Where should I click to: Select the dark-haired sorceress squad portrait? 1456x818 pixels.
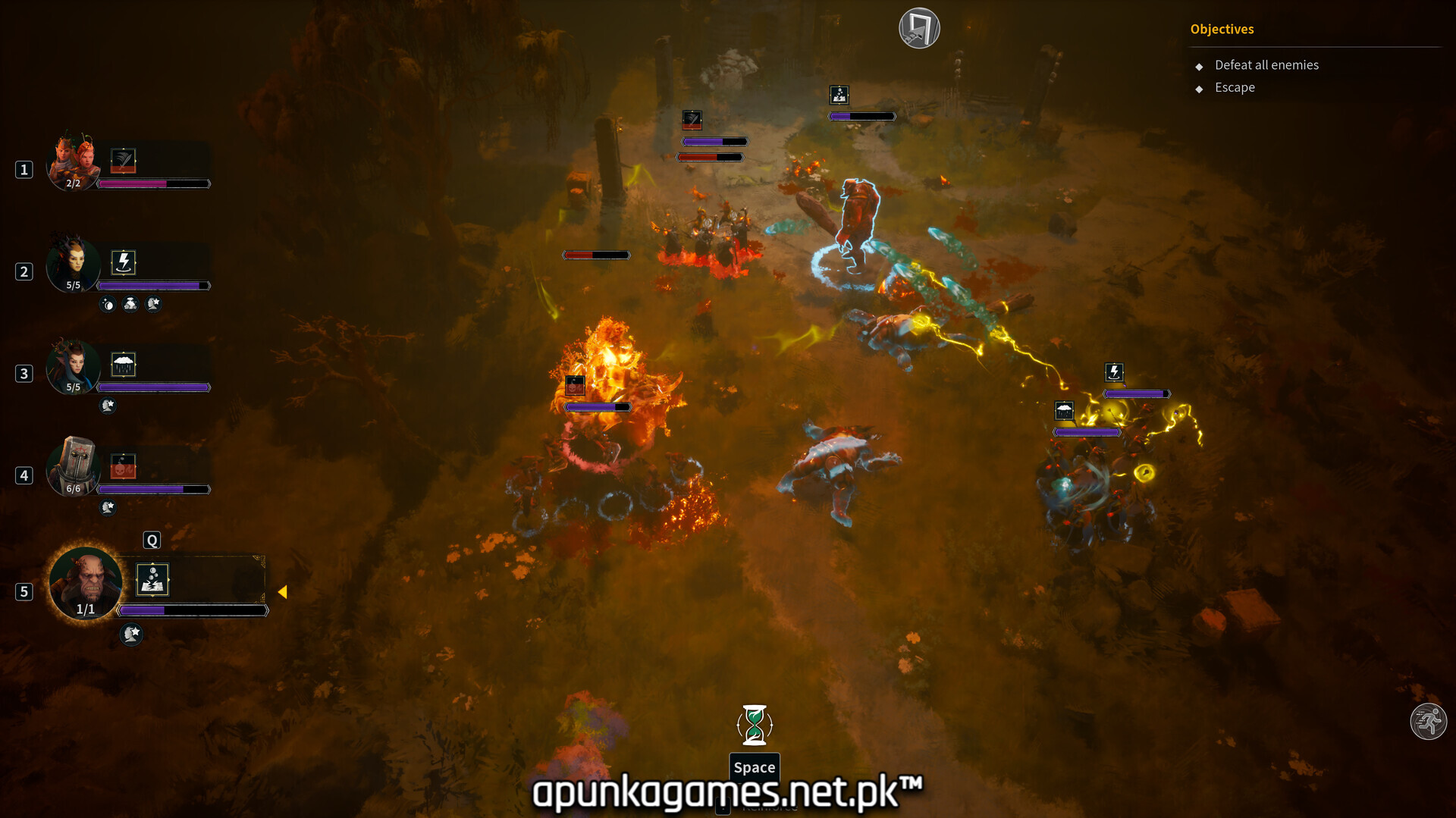pos(73,366)
